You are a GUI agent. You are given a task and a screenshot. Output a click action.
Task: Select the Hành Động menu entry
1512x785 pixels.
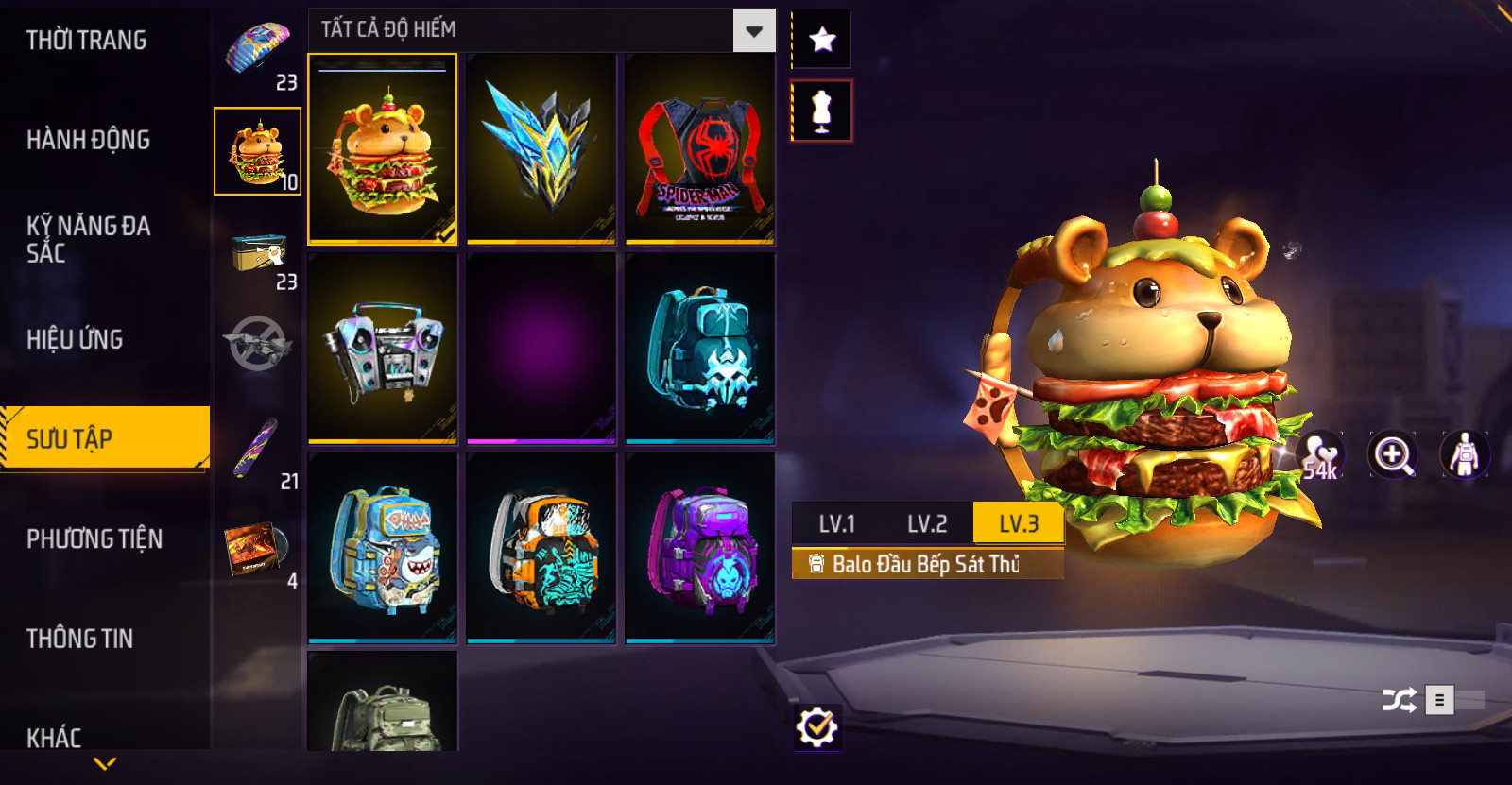pos(89,140)
